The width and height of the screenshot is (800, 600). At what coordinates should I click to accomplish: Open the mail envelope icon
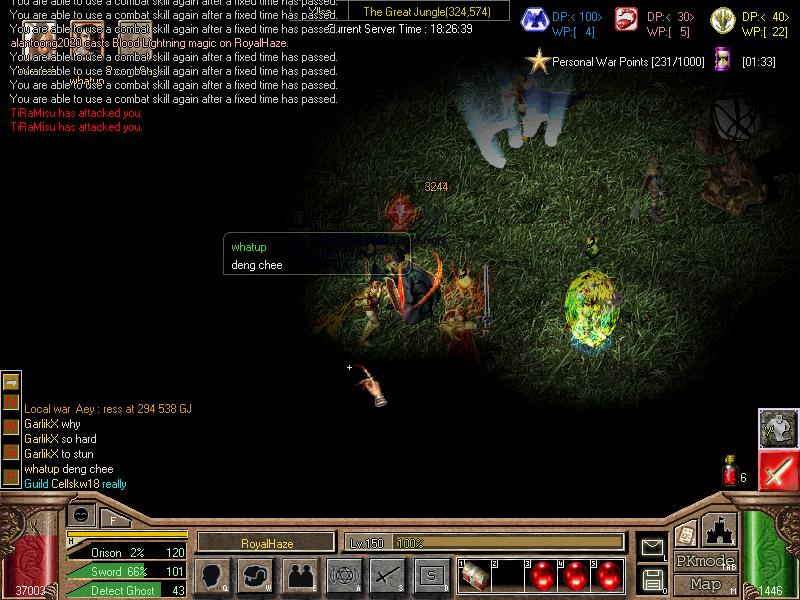point(653,546)
